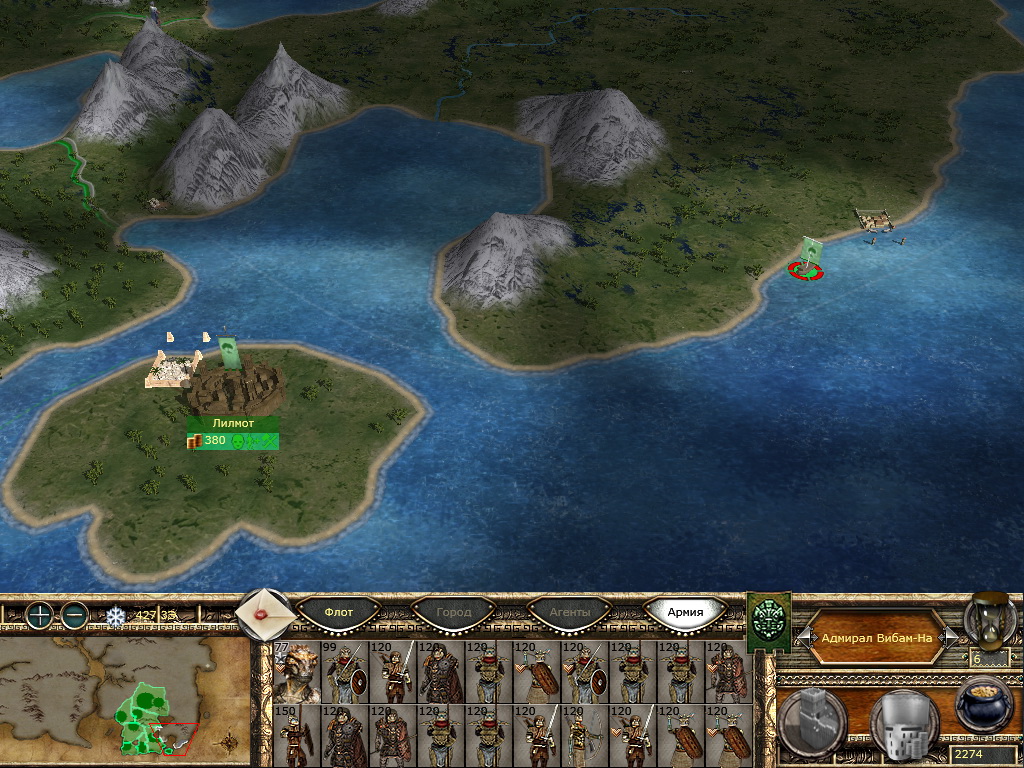Screen dimensions: 1024x768
Task: Zoom out the minimap with minus button
Action: [x=75, y=615]
